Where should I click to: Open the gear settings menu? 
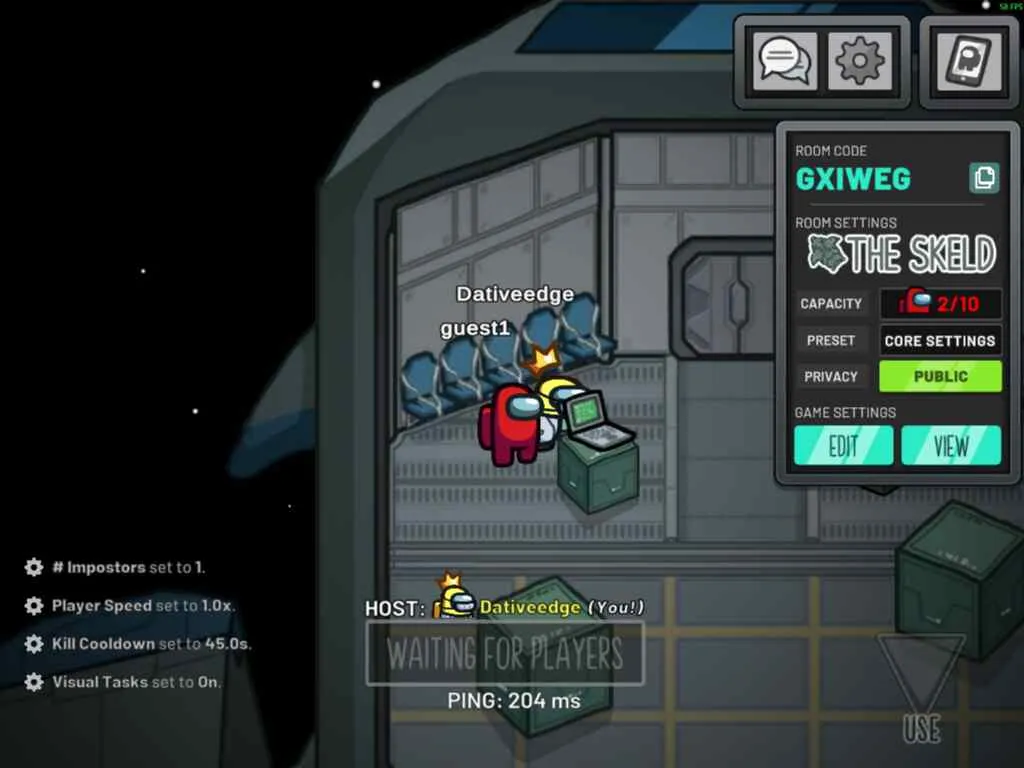click(860, 62)
